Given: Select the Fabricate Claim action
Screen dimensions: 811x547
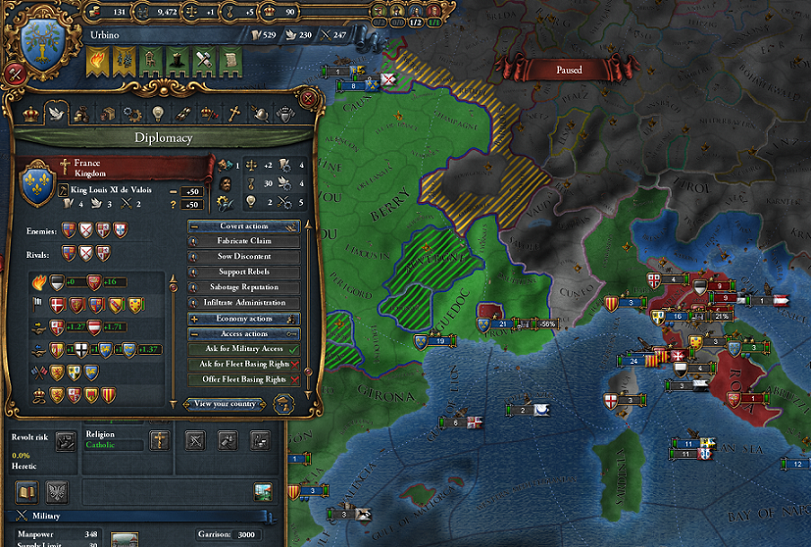Looking at the screenshot, I should pos(245,242).
